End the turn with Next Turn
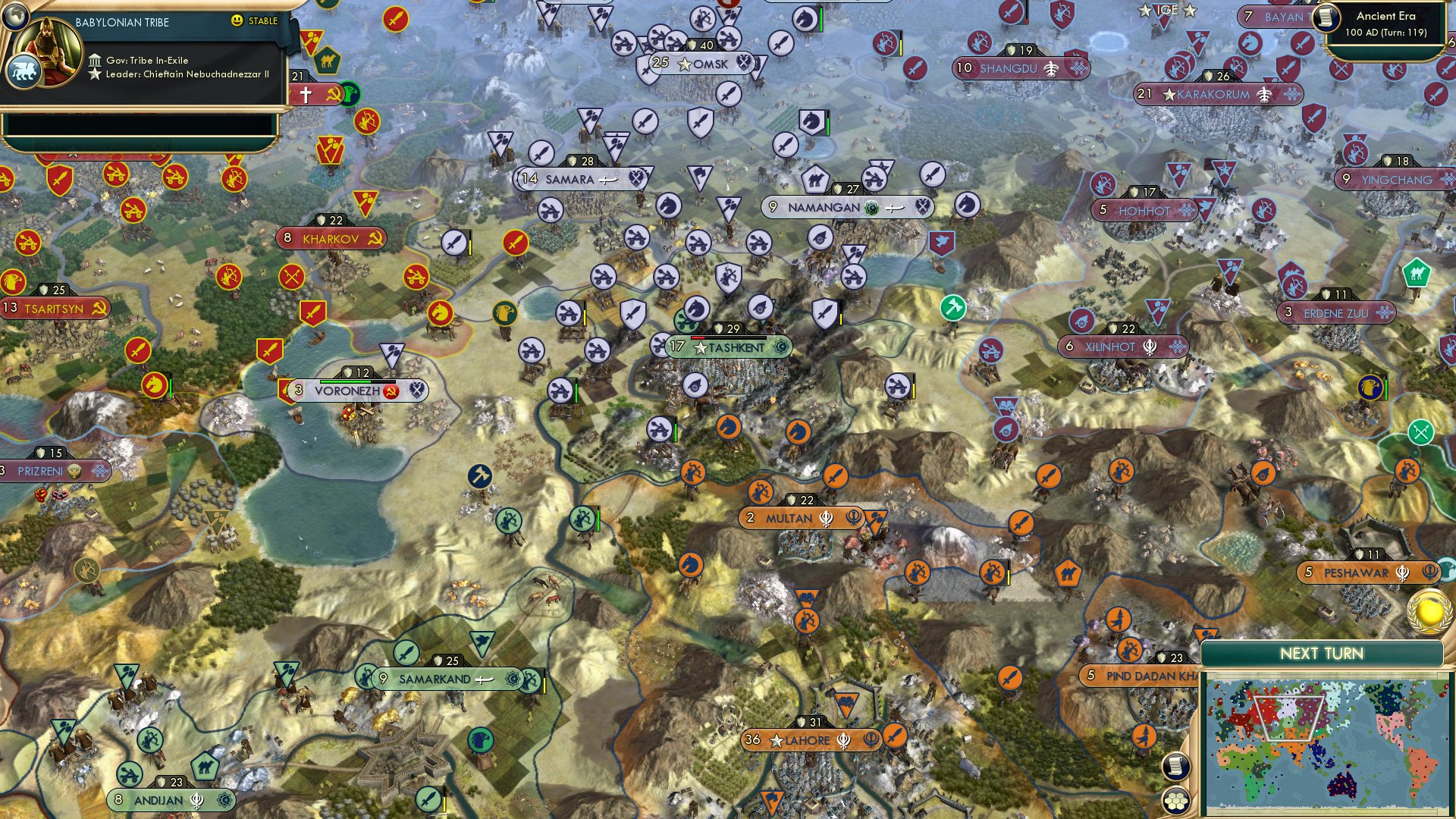 click(x=1322, y=654)
